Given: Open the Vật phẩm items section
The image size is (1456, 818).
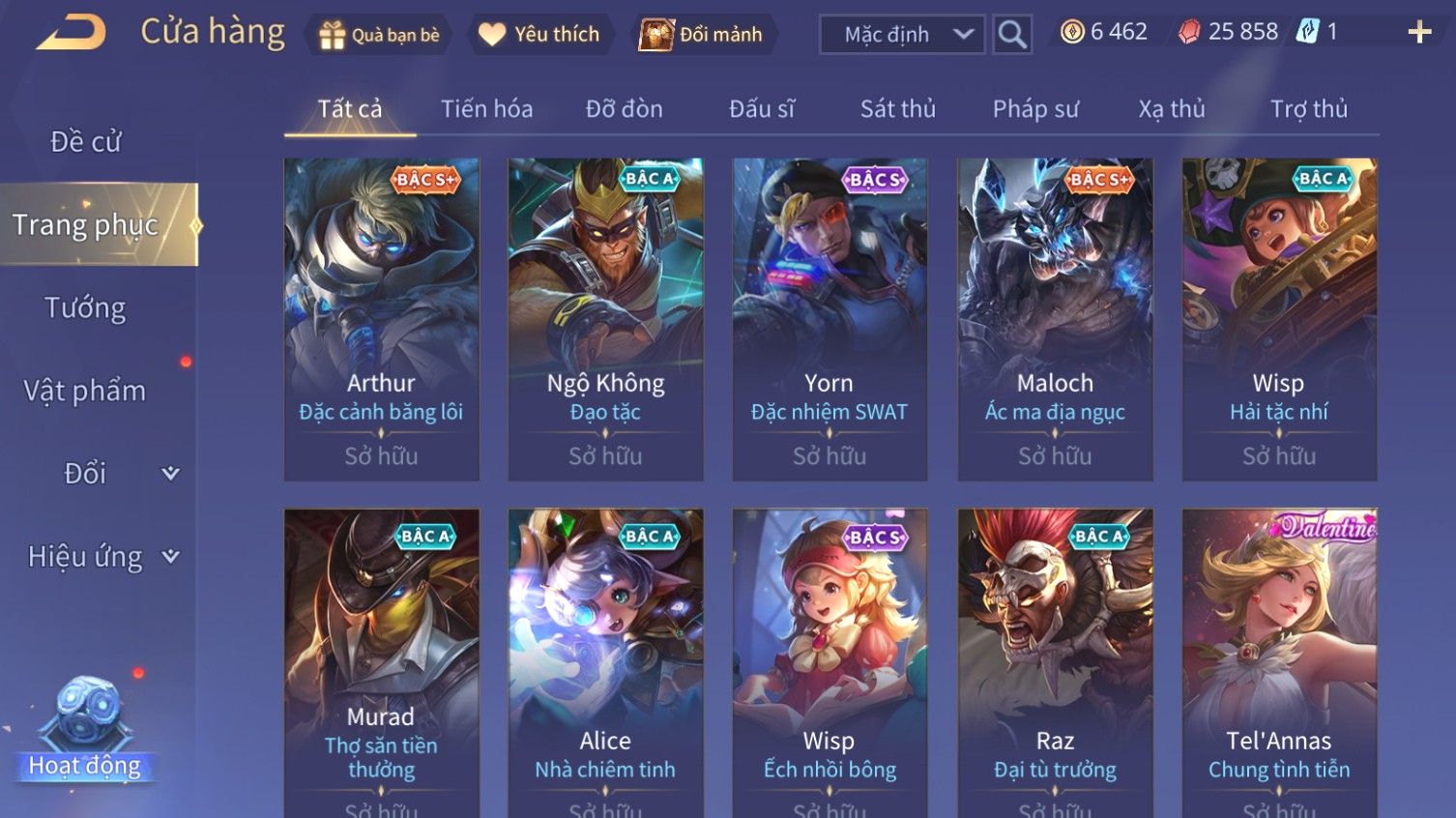Looking at the screenshot, I should point(85,391).
